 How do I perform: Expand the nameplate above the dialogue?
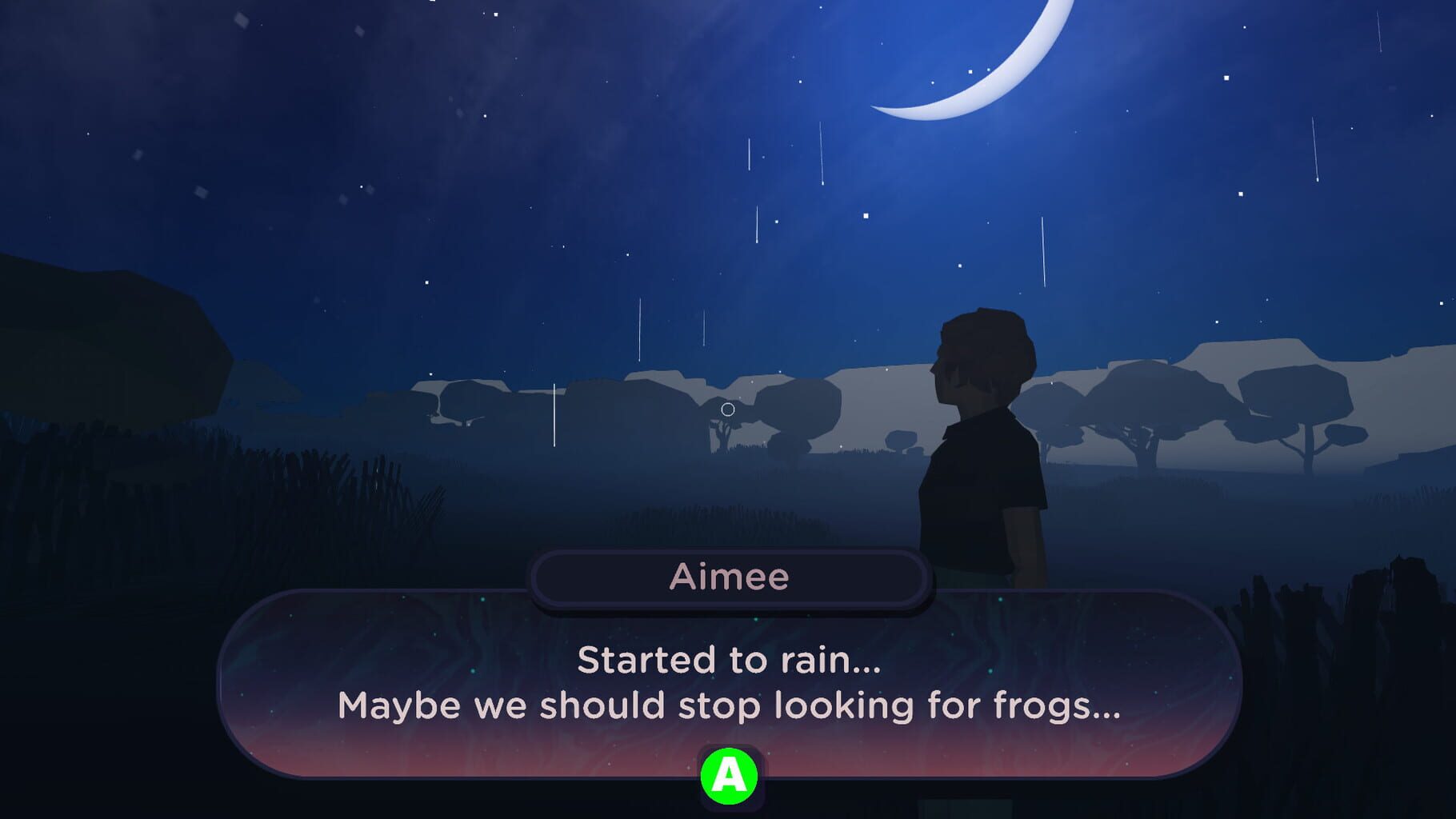click(730, 577)
